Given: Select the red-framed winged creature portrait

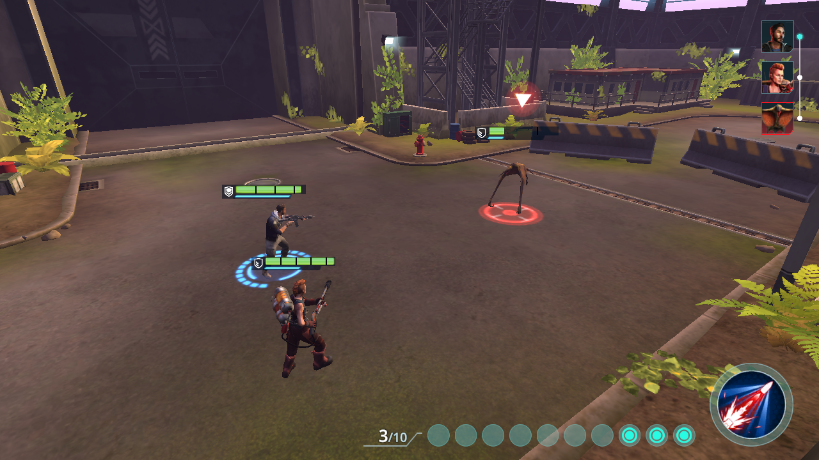Looking at the screenshot, I should coord(777,117).
